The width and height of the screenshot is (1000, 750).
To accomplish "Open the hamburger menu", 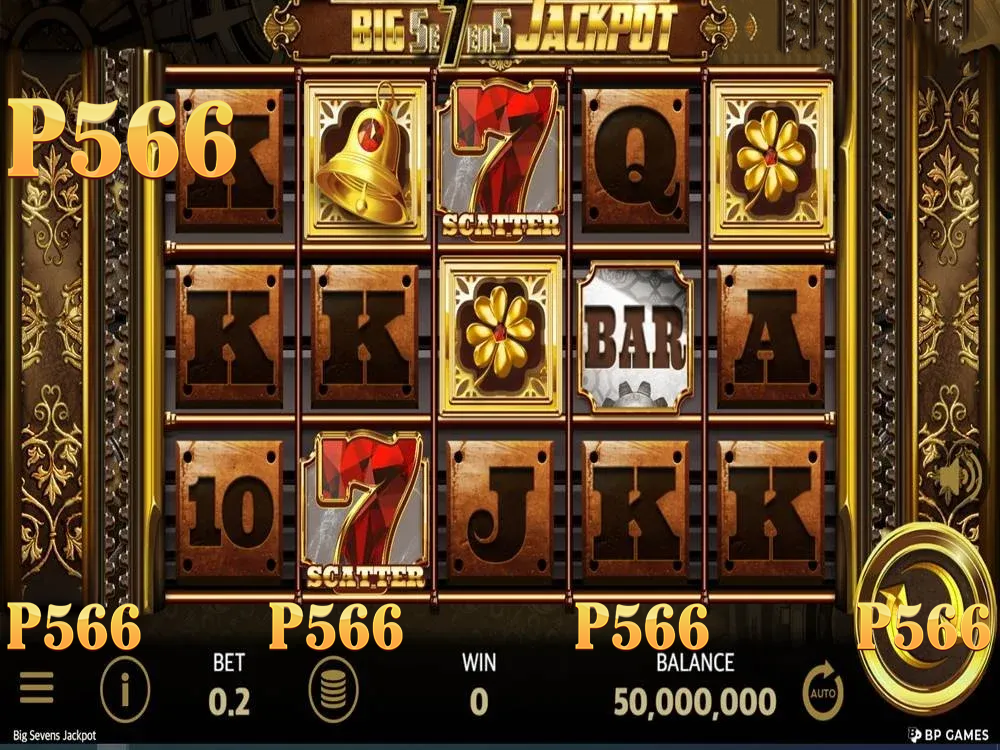I will (36, 687).
